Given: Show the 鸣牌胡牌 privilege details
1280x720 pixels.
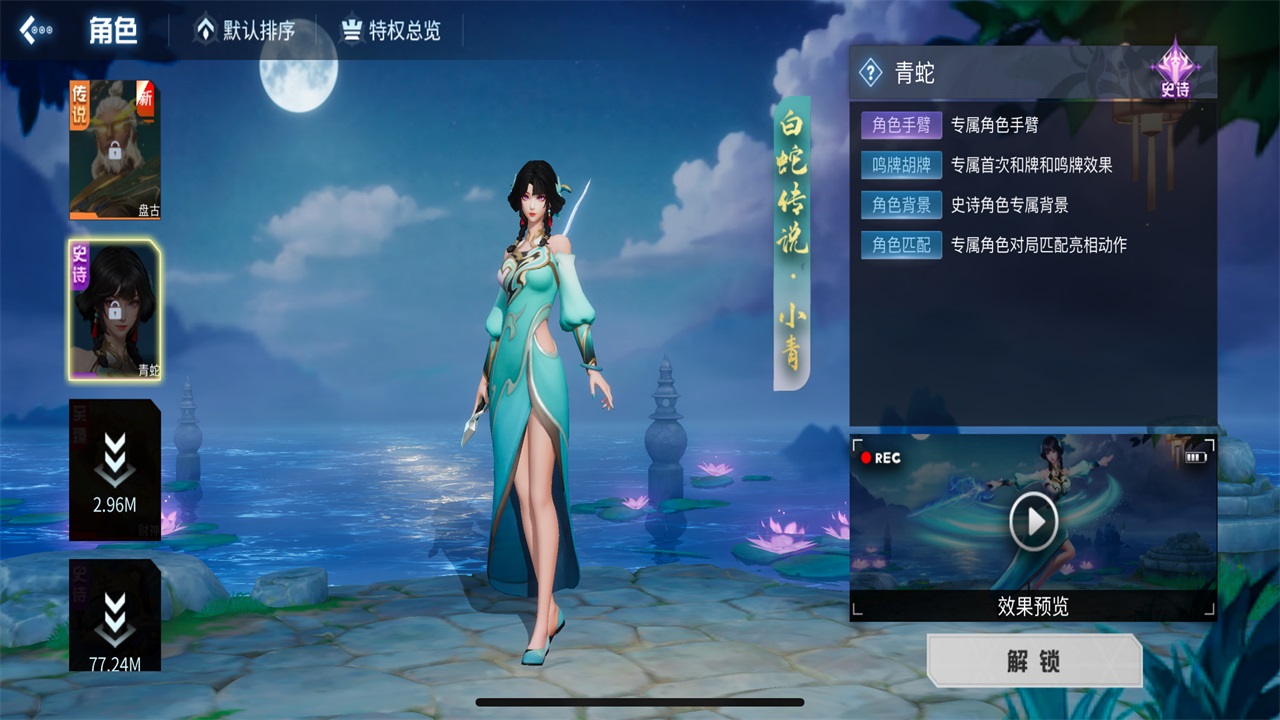Looking at the screenshot, I should (x=901, y=165).
